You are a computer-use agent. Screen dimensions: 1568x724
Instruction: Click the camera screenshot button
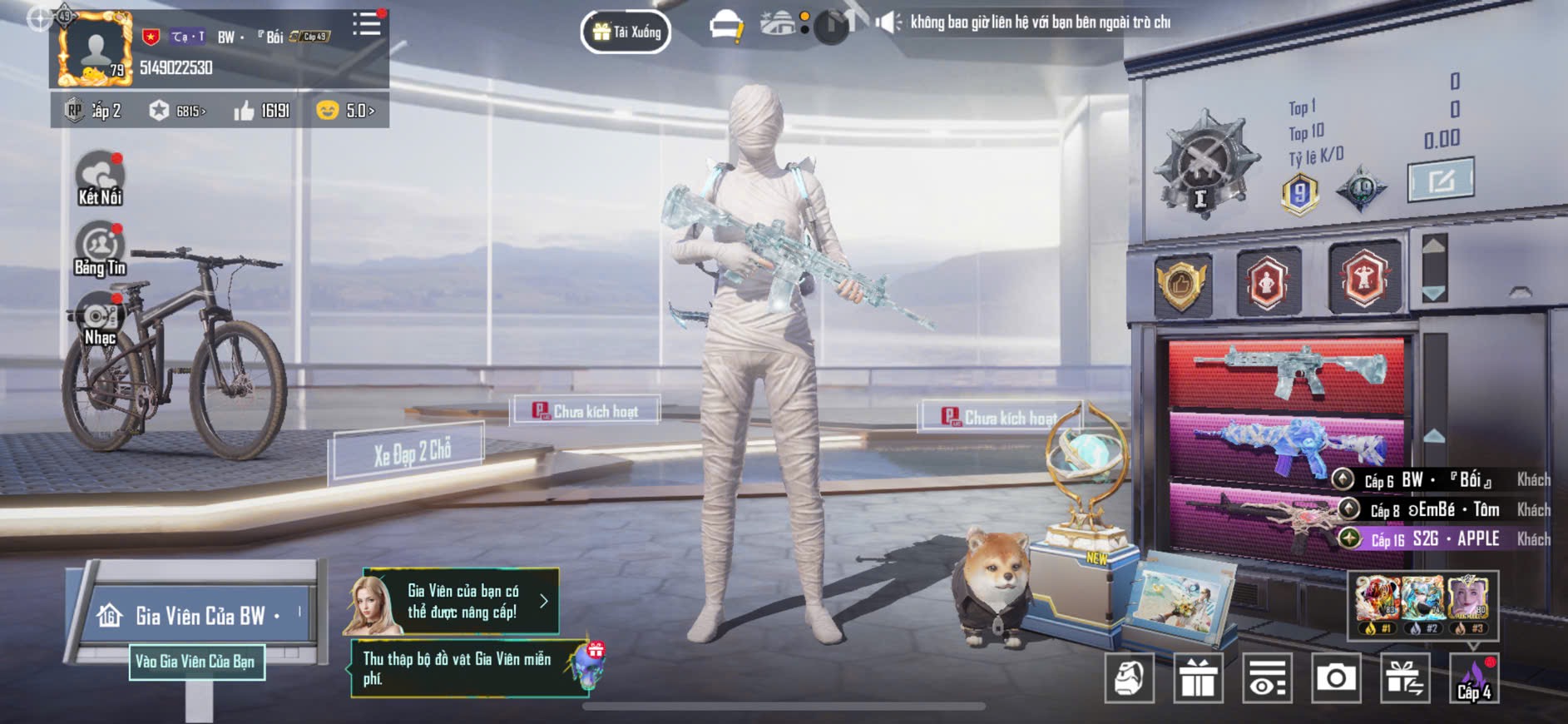click(1336, 678)
